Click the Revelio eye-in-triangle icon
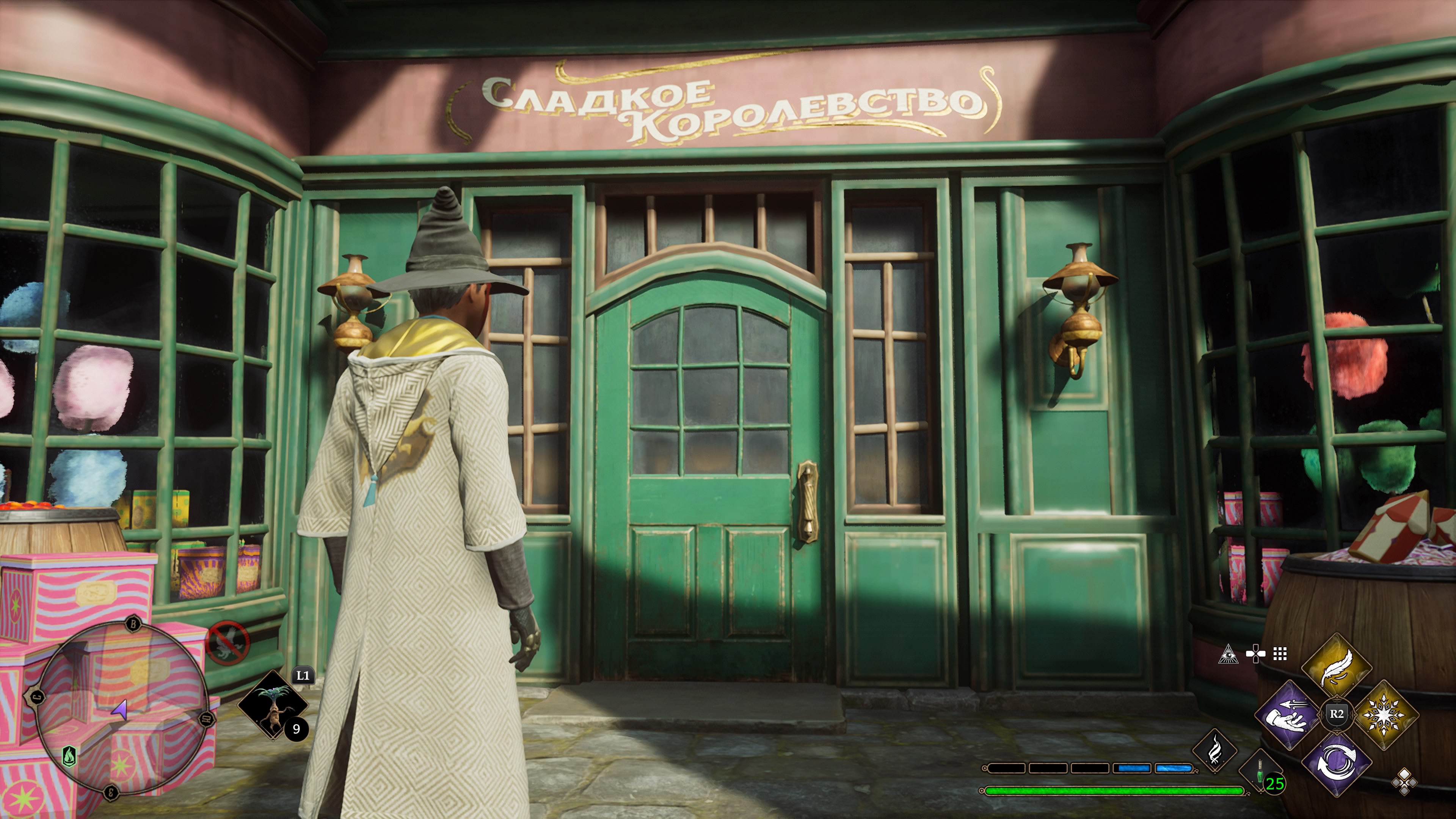1456x819 pixels. point(1228,654)
